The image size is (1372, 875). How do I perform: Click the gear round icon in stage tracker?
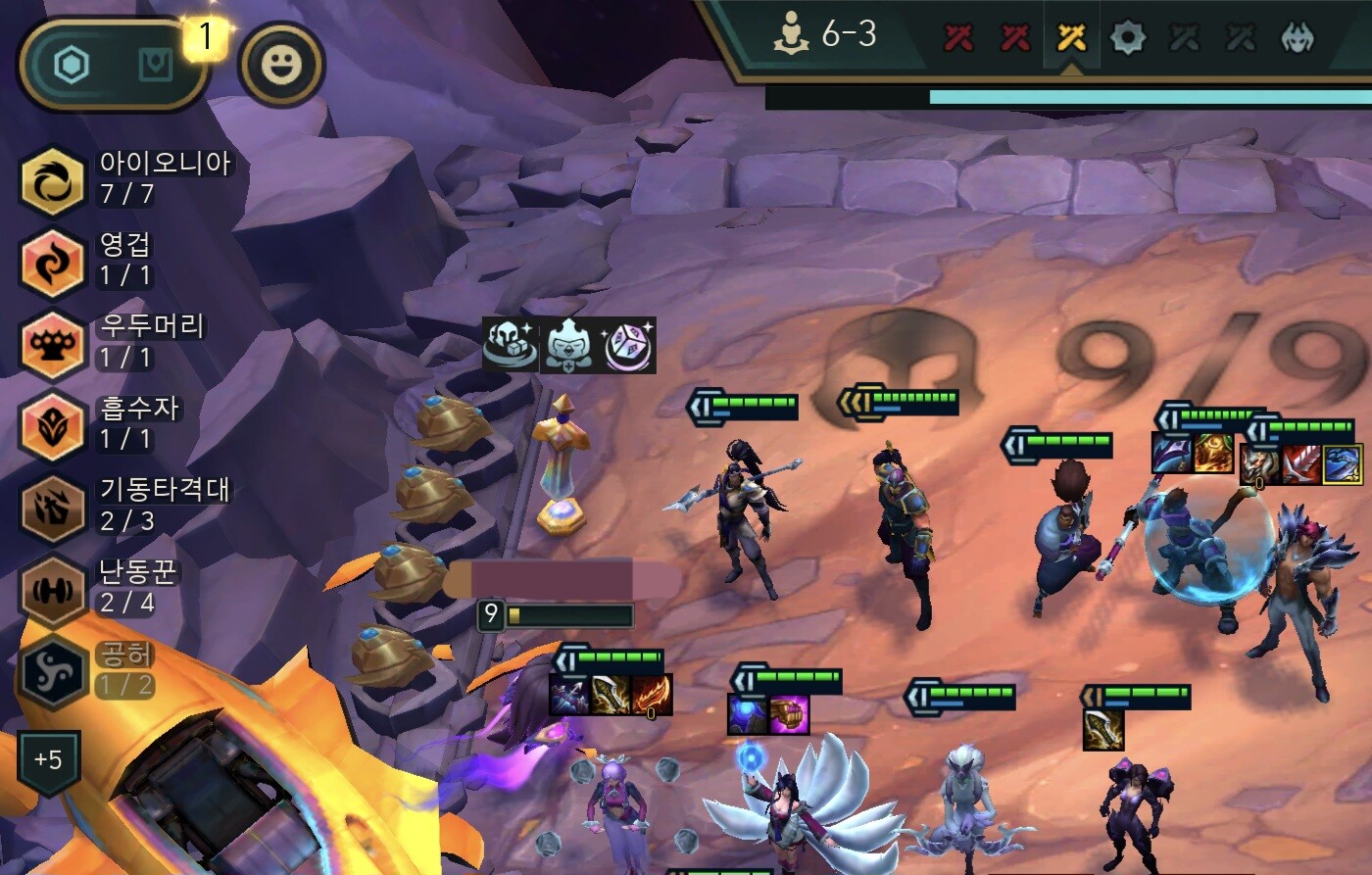[x=1128, y=37]
